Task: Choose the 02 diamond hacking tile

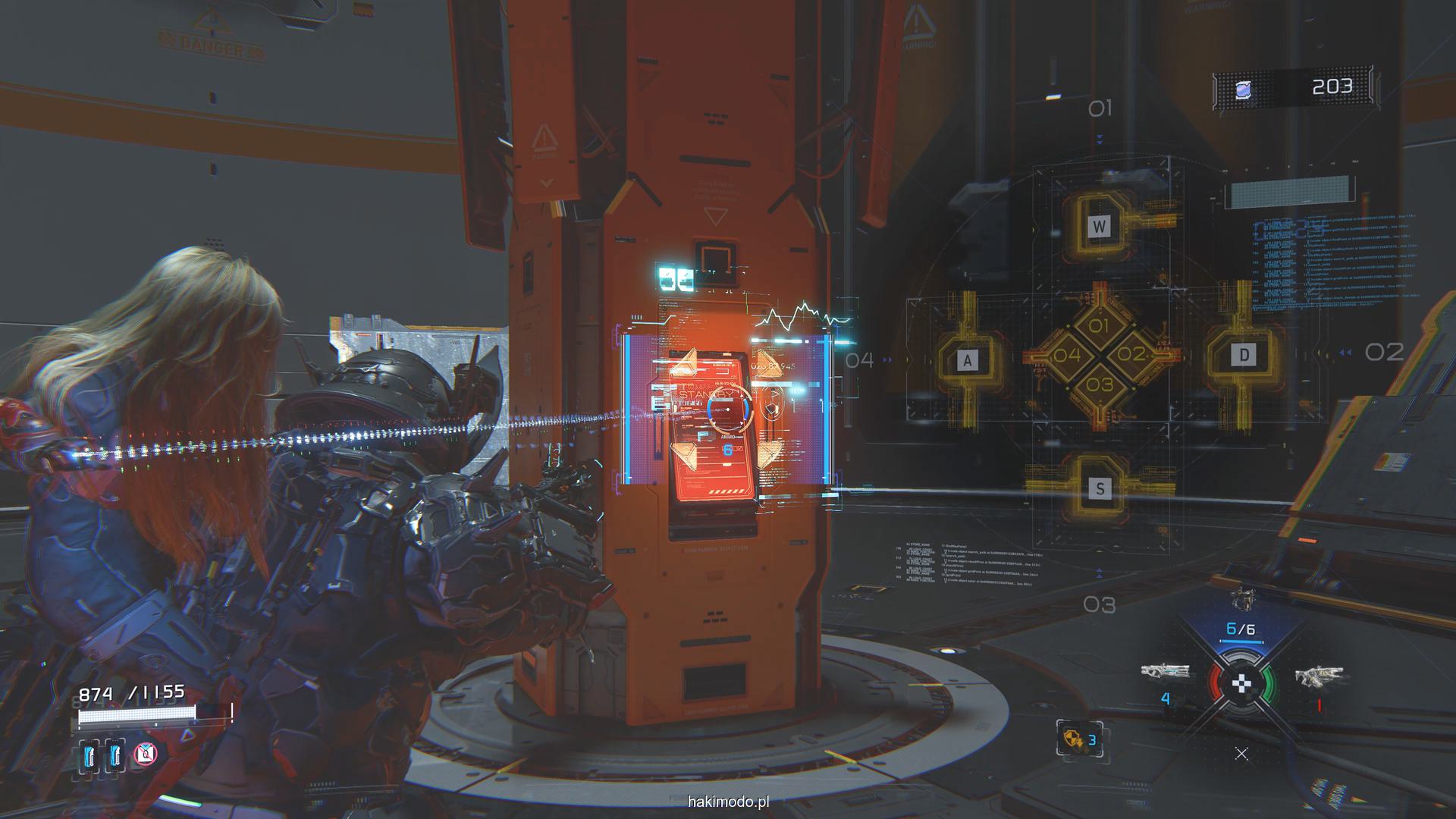Action: (x=1131, y=354)
